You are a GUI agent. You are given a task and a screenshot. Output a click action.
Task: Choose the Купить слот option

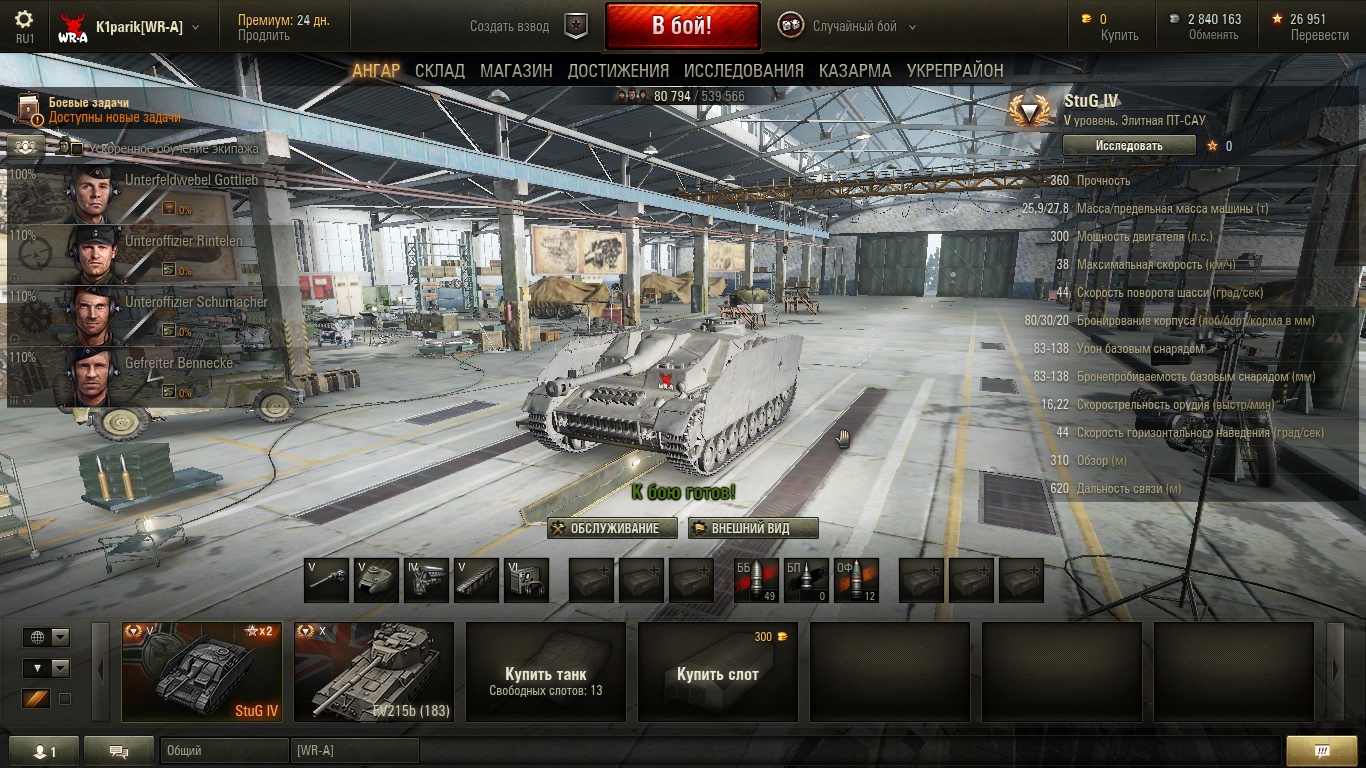tap(718, 672)
